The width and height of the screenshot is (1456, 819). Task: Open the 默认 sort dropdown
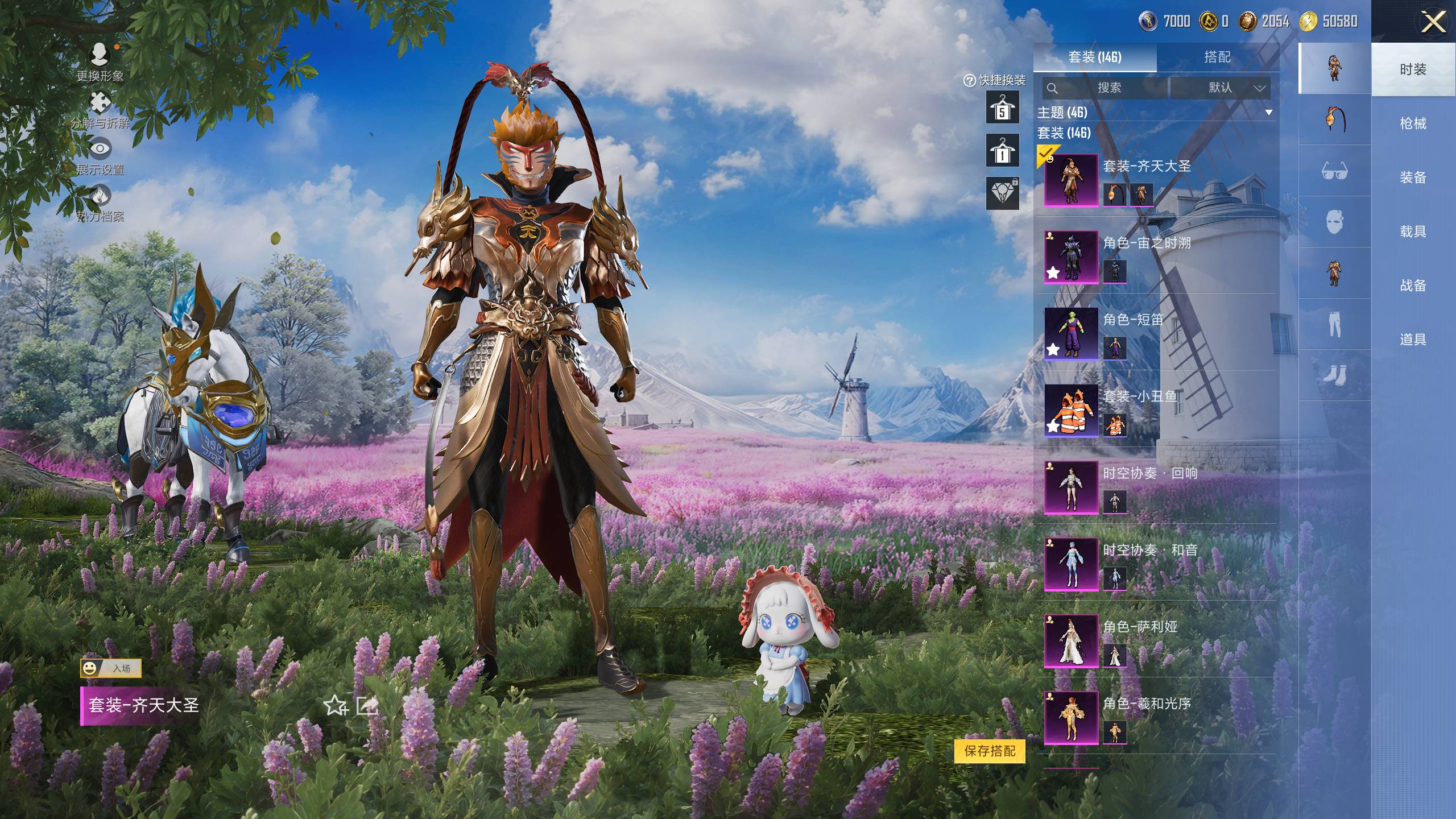1221,88
